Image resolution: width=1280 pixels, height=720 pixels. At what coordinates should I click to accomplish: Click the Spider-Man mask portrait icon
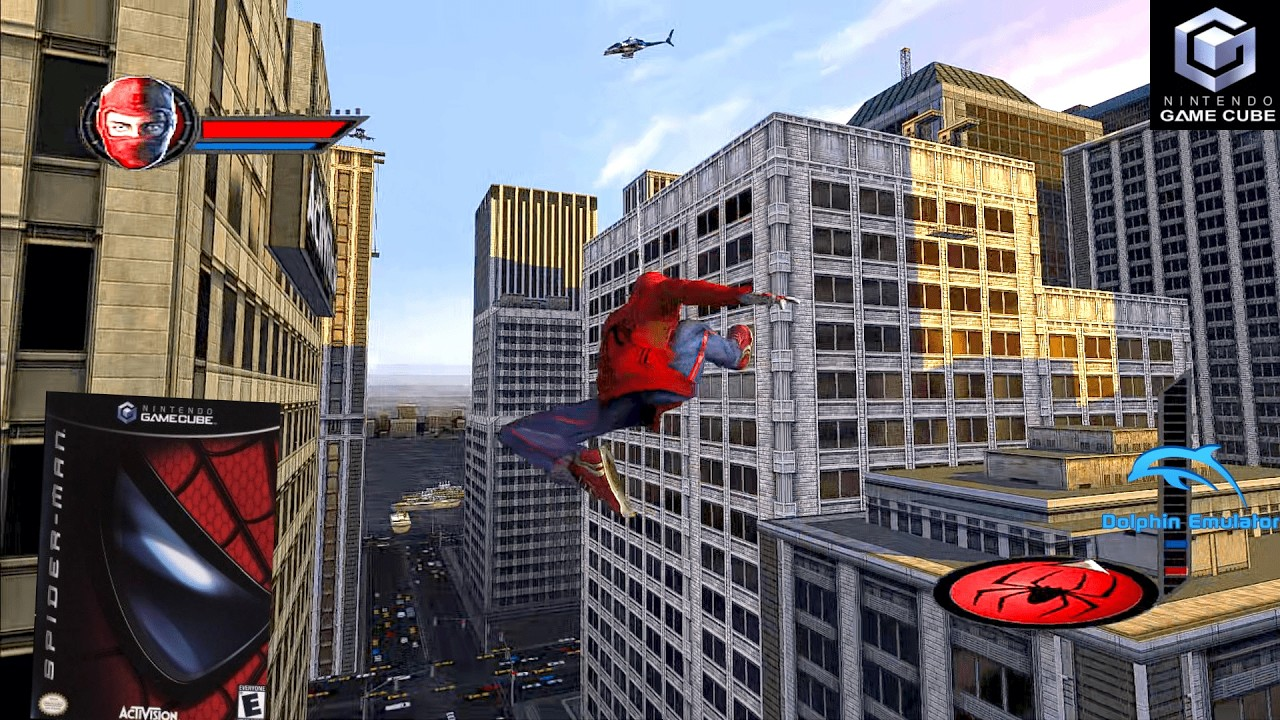(139, 123)
